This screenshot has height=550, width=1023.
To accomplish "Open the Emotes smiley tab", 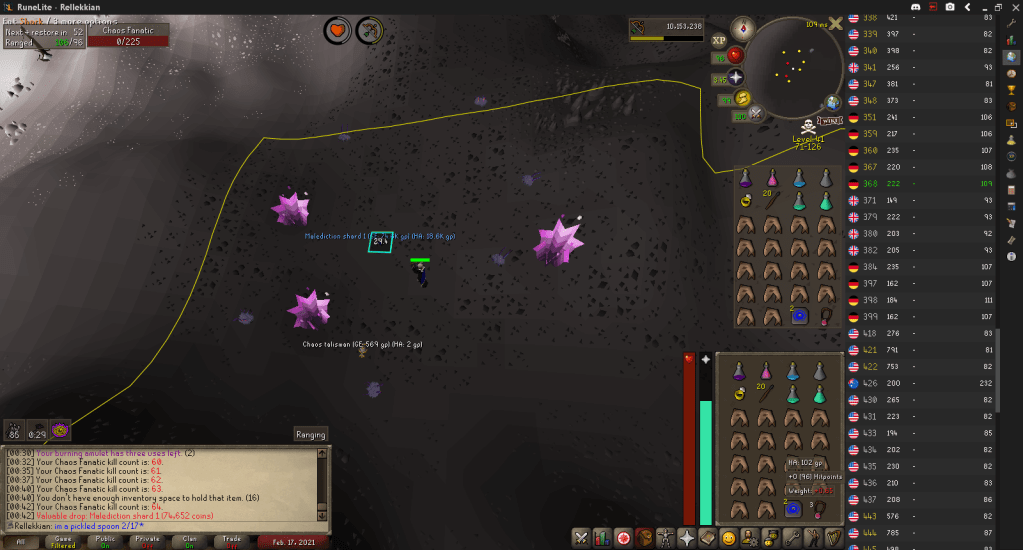I will pyautogui.click(x=729, y=537).
